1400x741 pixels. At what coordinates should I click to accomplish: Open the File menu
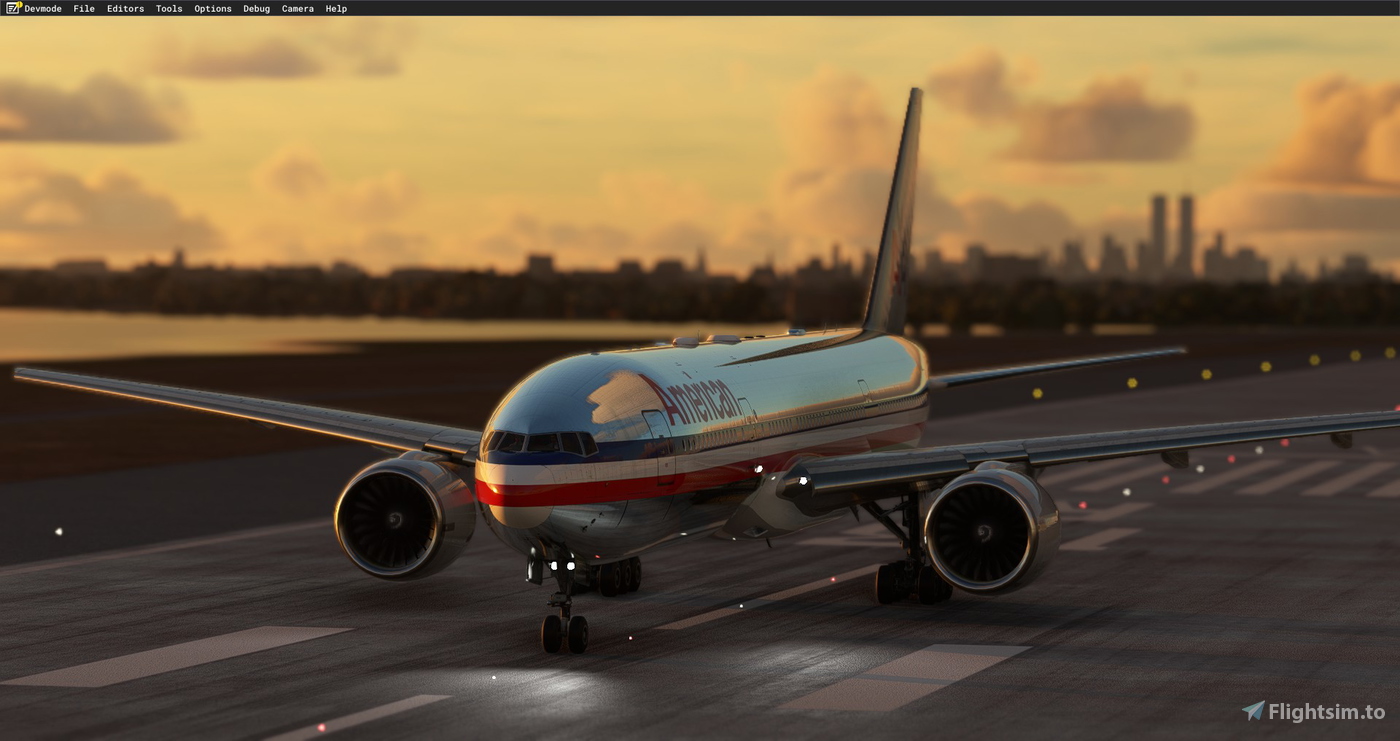click(84, 8)
